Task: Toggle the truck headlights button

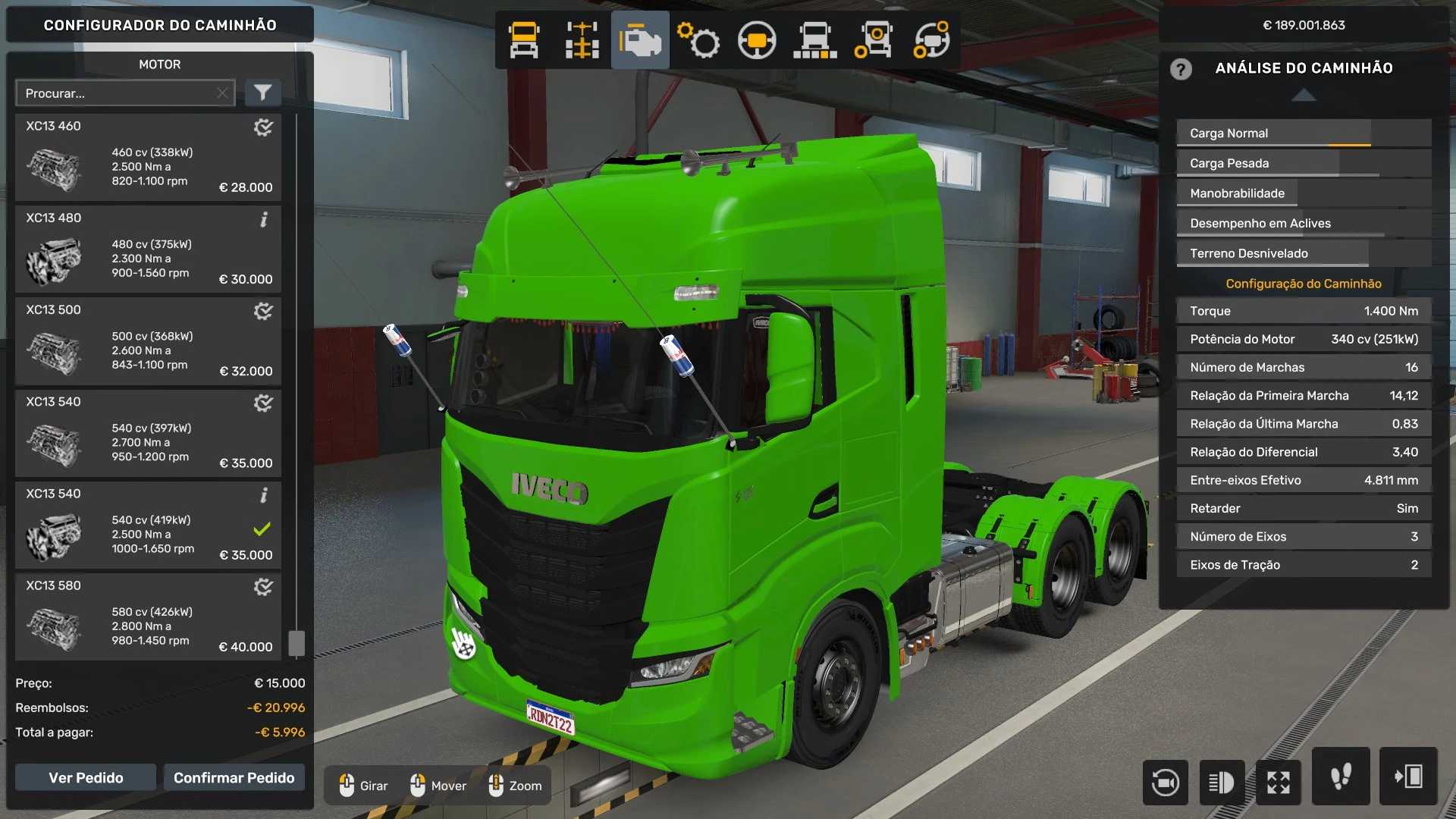Action: (1222, 782)
